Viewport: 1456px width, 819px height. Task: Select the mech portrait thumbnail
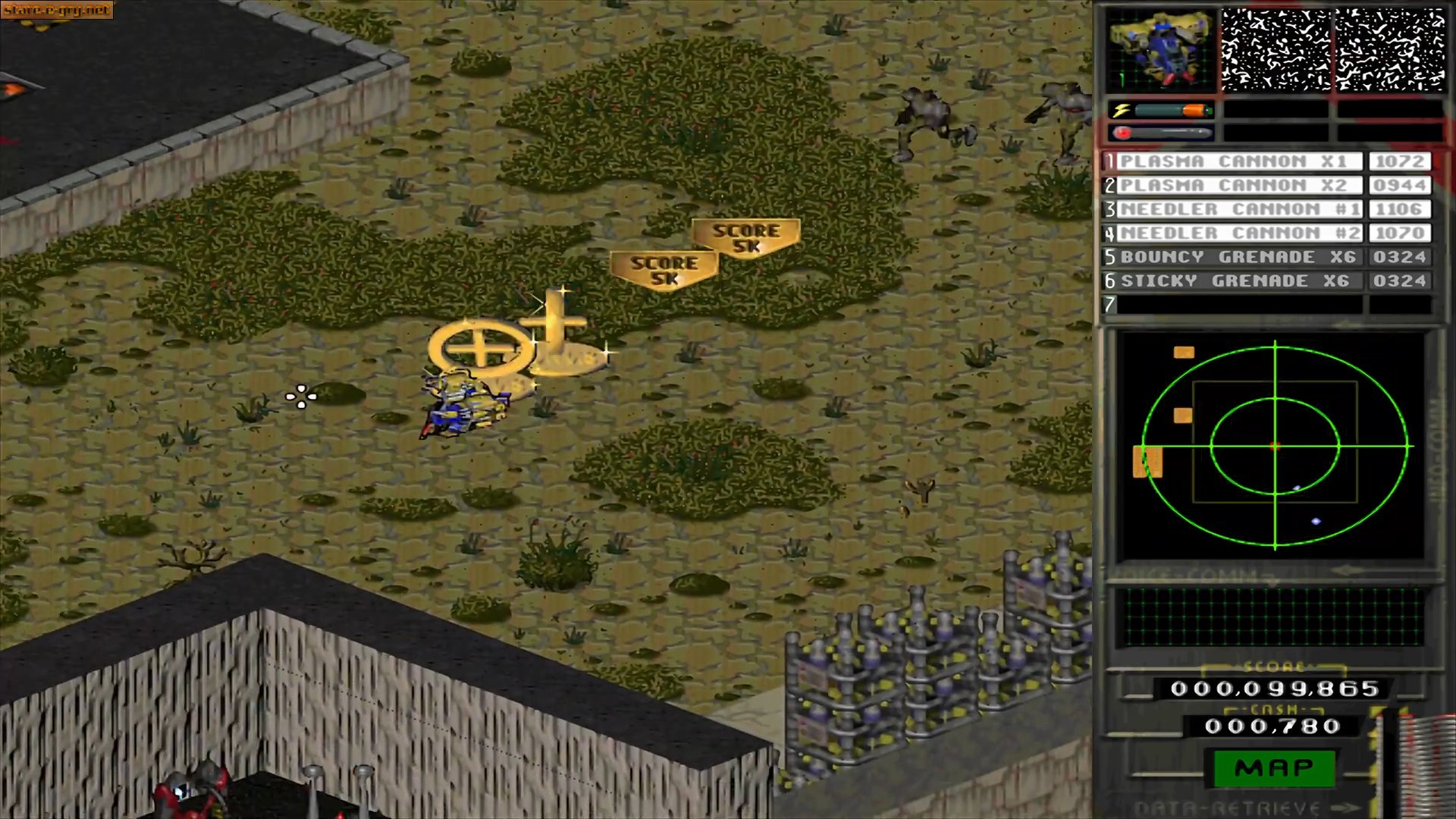[x=1159, y=50]
